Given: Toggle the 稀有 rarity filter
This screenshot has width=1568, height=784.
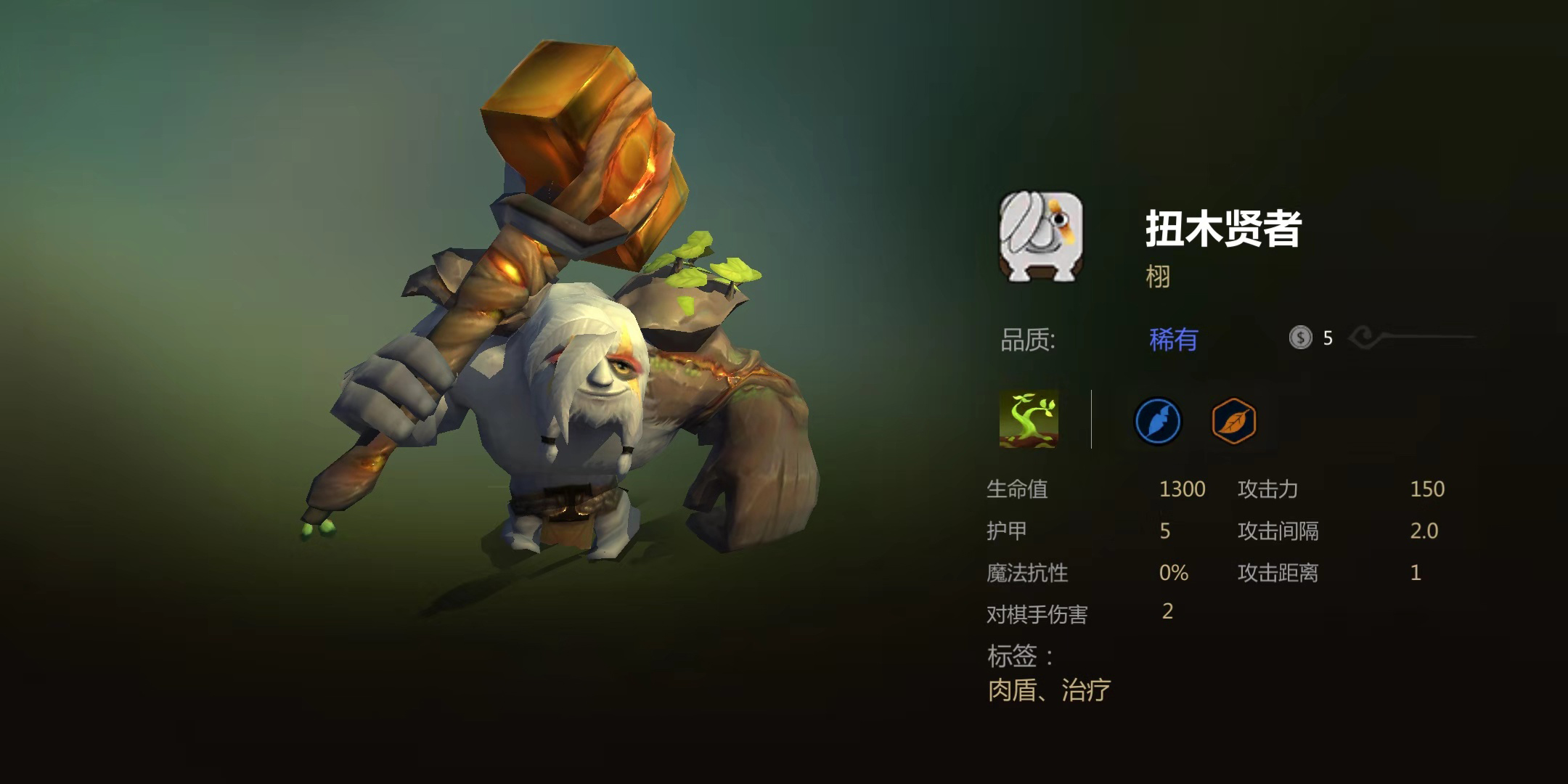Looking at the screenshot, I should tap(1175, 339).
